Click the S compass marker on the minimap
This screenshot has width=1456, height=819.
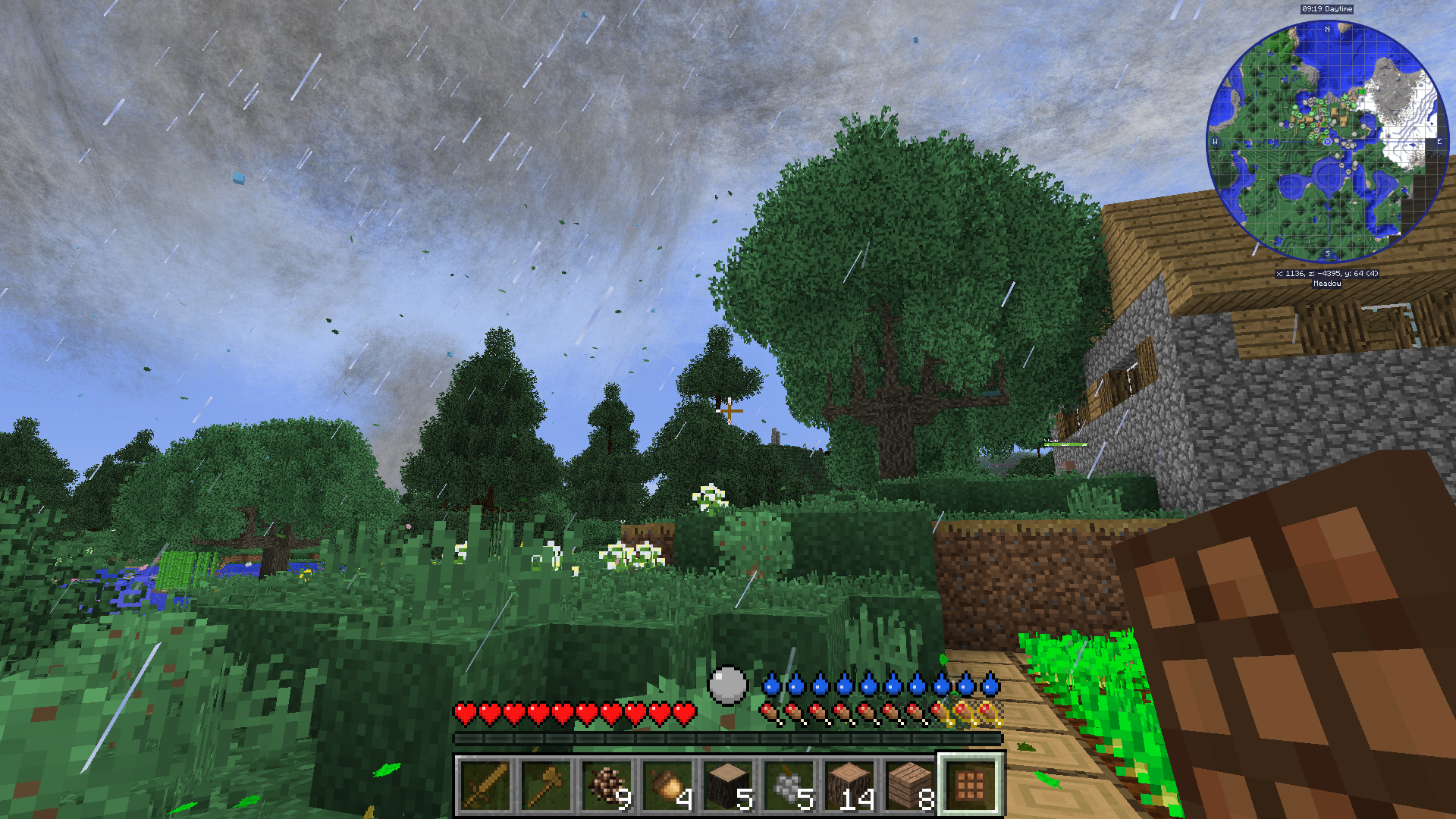(x=1327, y=253)
